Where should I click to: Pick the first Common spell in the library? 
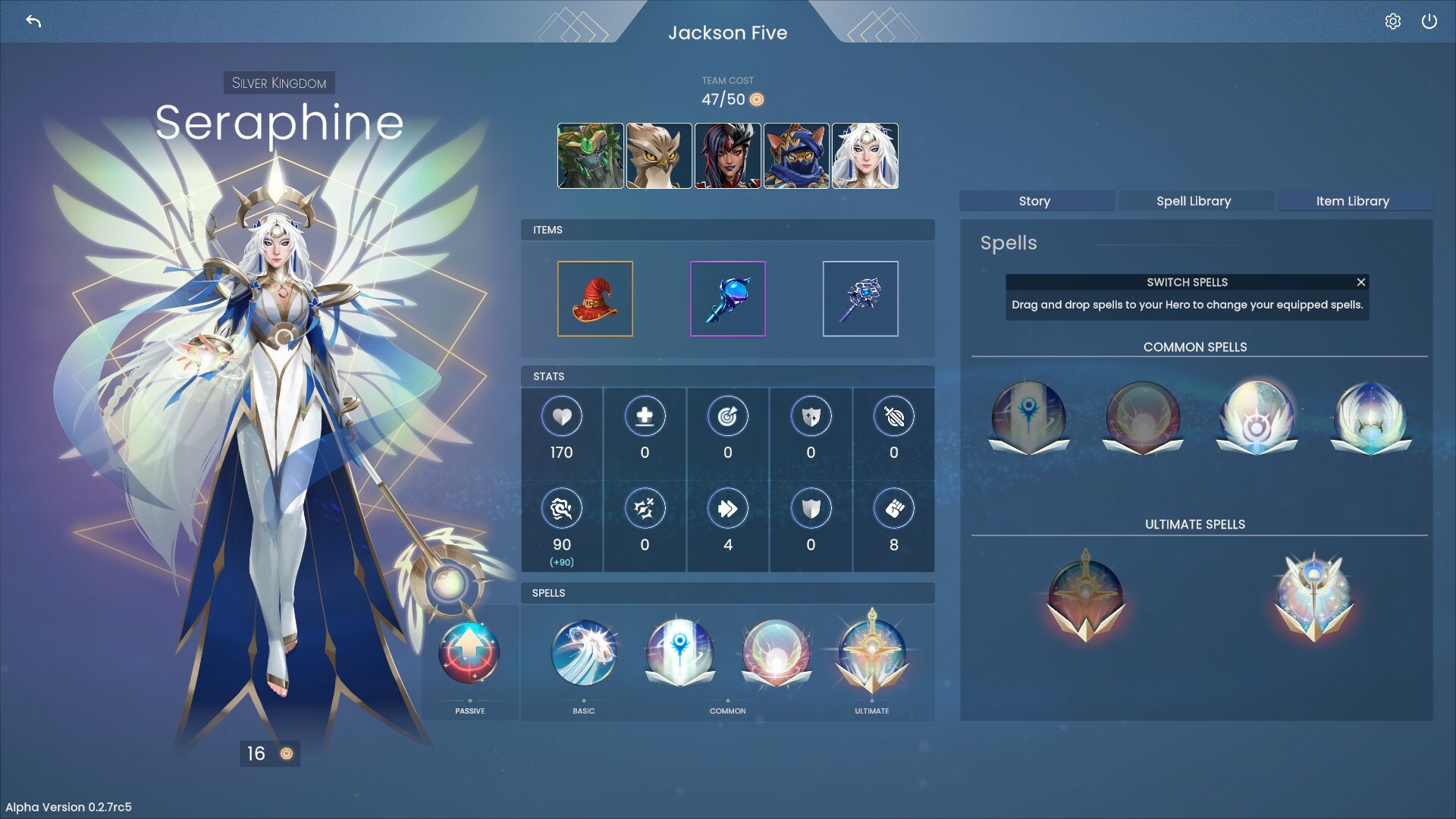(x=1028, y=417)
